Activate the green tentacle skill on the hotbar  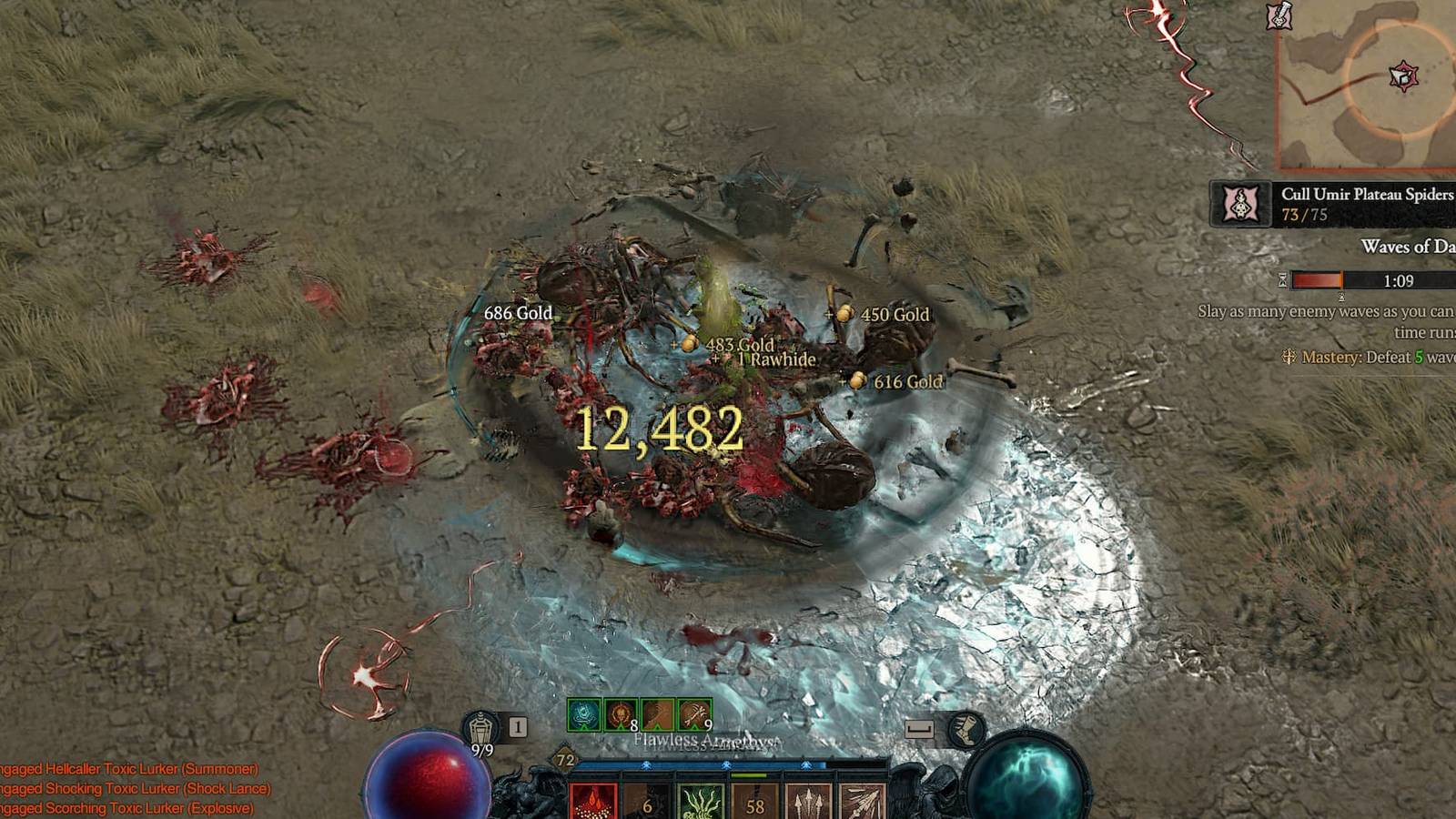coord(701,803)
